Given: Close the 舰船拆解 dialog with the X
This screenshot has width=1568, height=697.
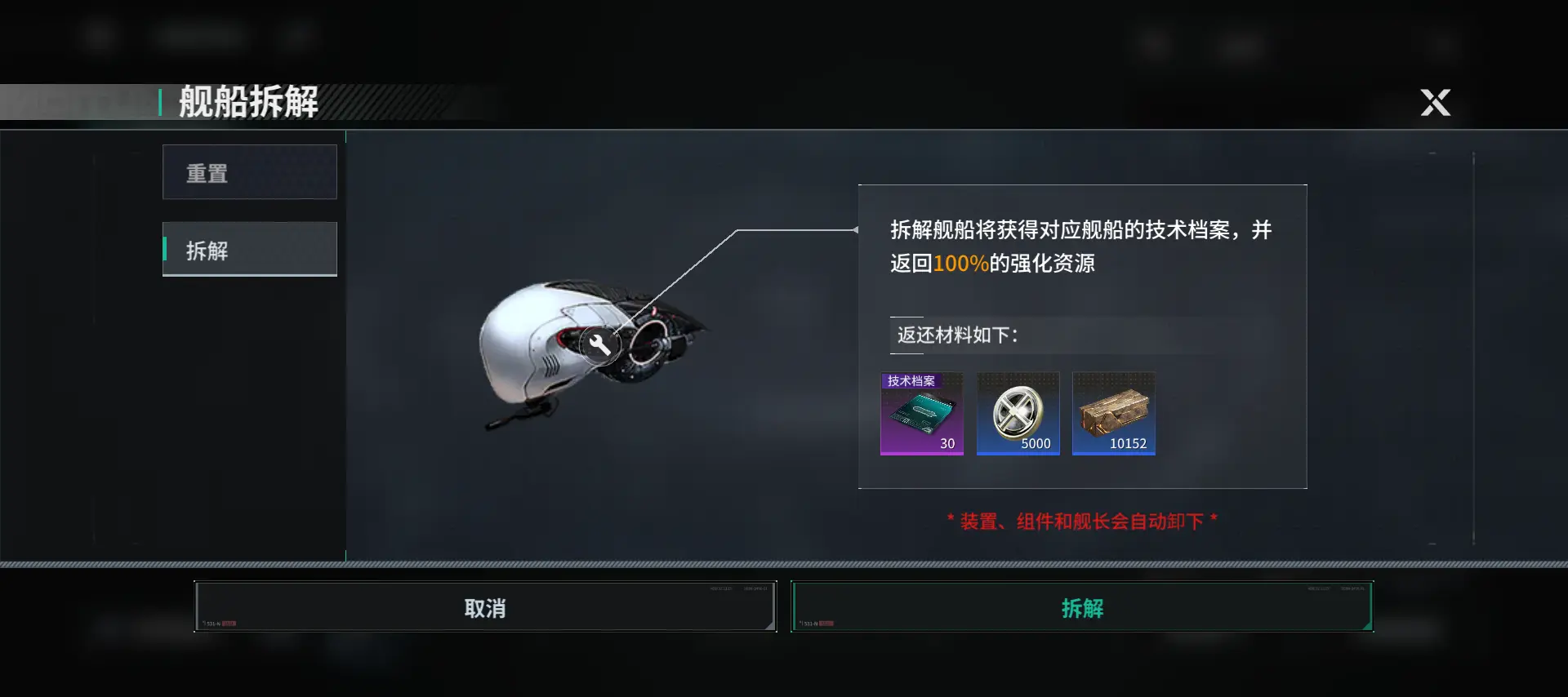Looking at the screenshot, I should click(1435, 103).
